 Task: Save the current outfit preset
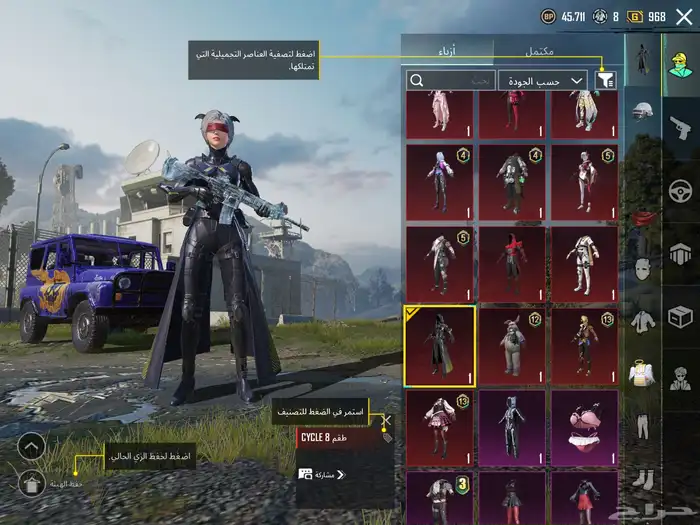click(x=31, y=483)
